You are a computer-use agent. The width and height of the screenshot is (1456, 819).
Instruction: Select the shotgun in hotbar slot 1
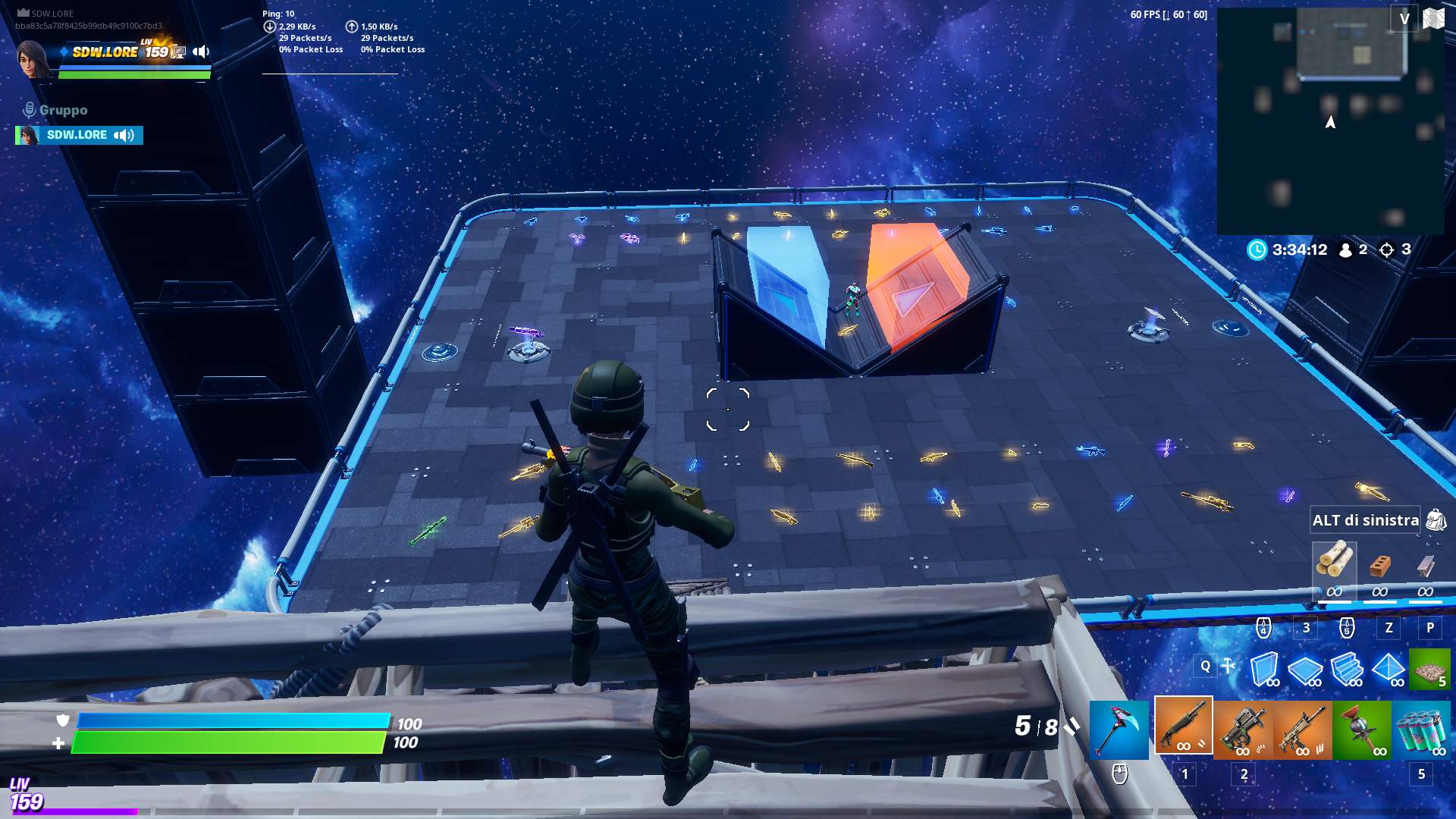click(x=1183, y=728)
